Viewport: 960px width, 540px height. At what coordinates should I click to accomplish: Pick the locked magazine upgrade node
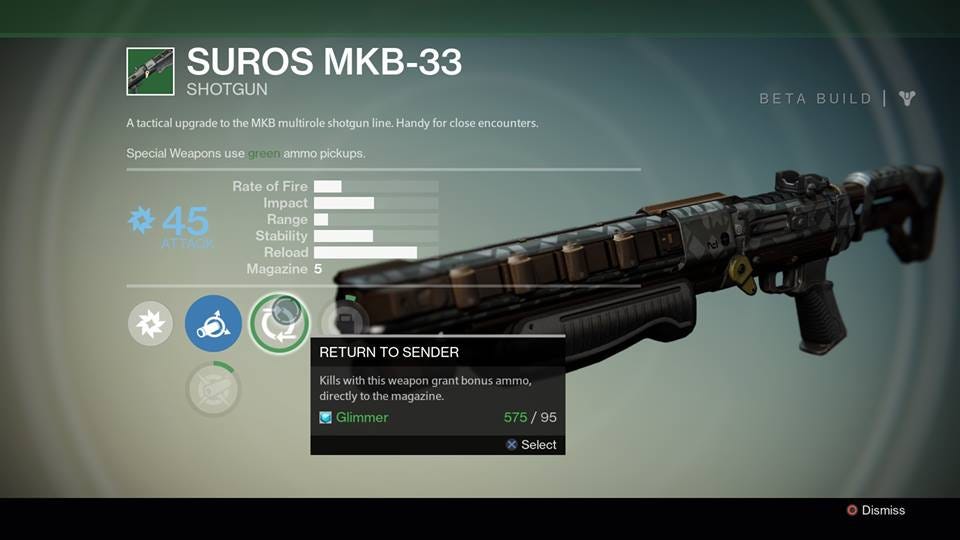click(x=345, y=321)
